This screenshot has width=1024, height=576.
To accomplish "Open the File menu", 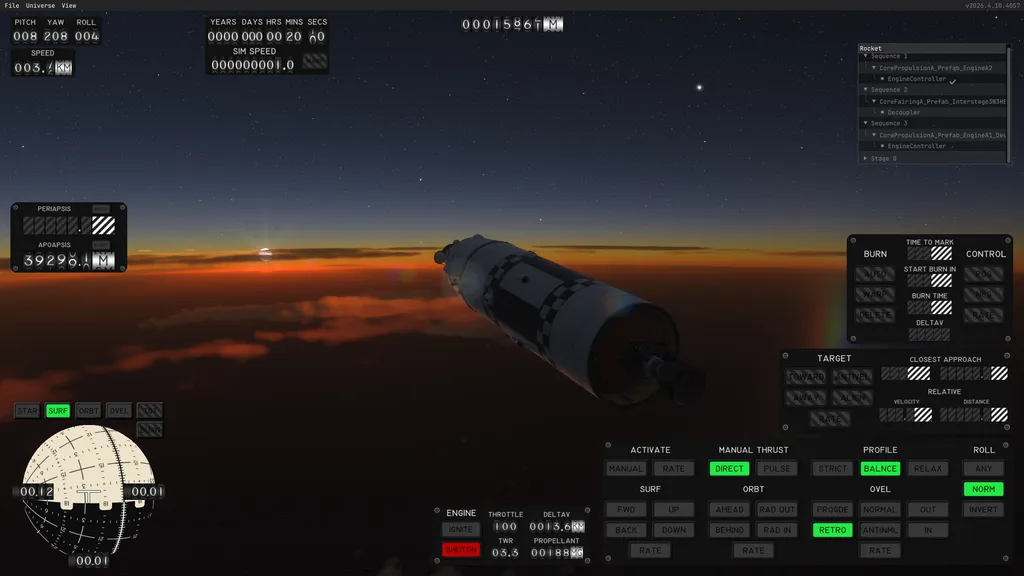I will 12,6.
